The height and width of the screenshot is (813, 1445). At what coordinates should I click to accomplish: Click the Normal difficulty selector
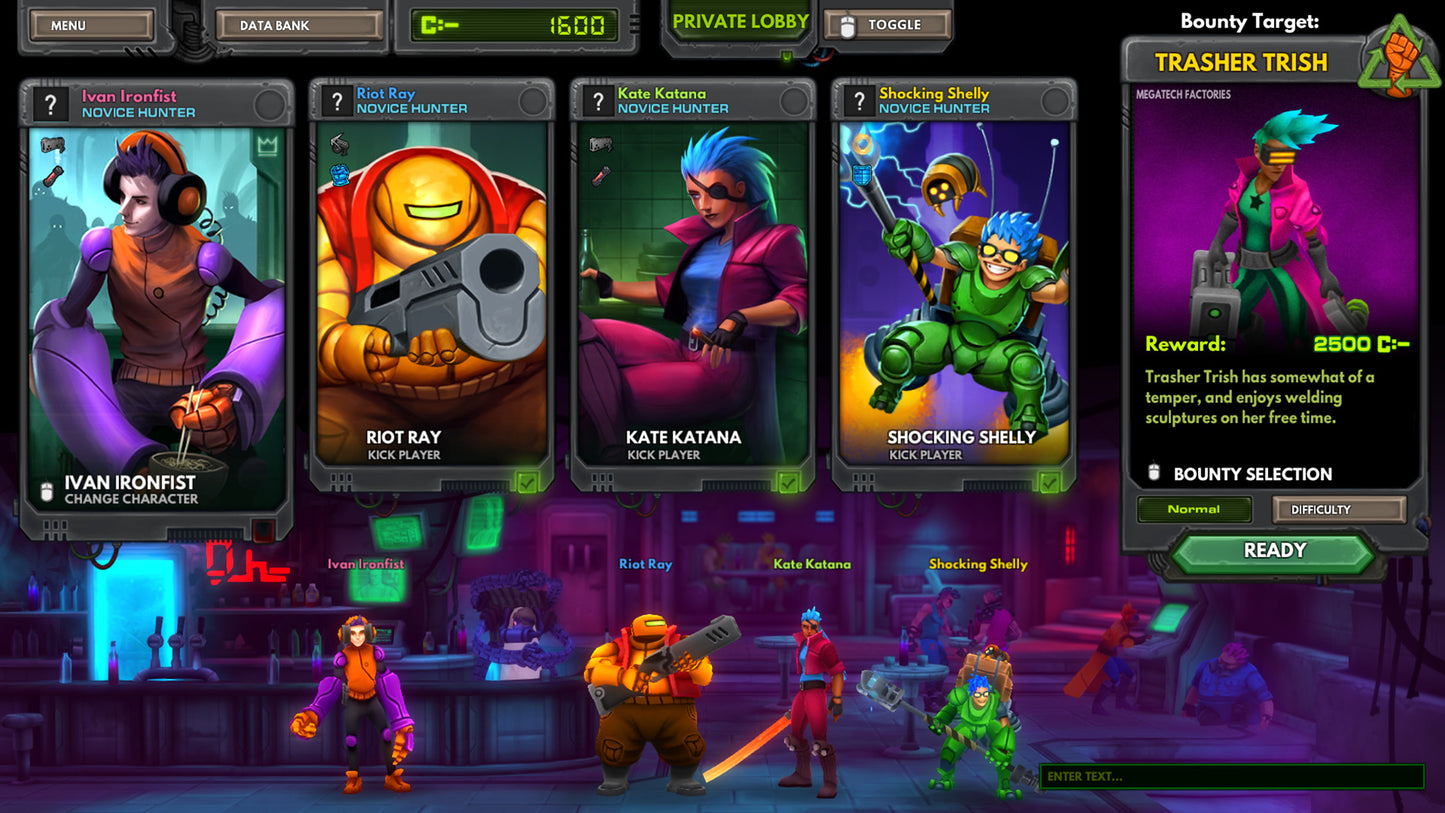(1193, 509)
